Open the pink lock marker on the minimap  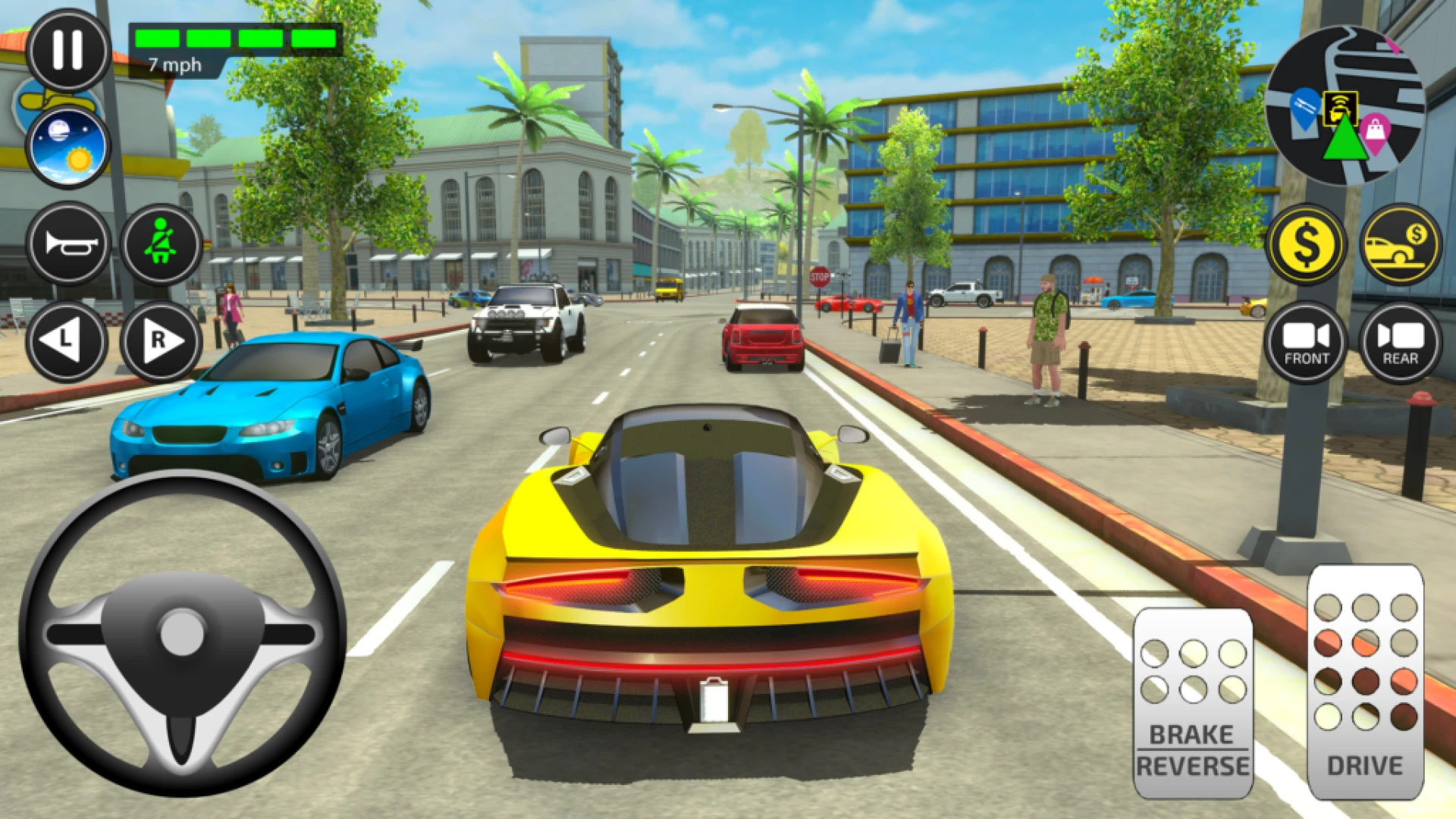[x=1374, y=129]
